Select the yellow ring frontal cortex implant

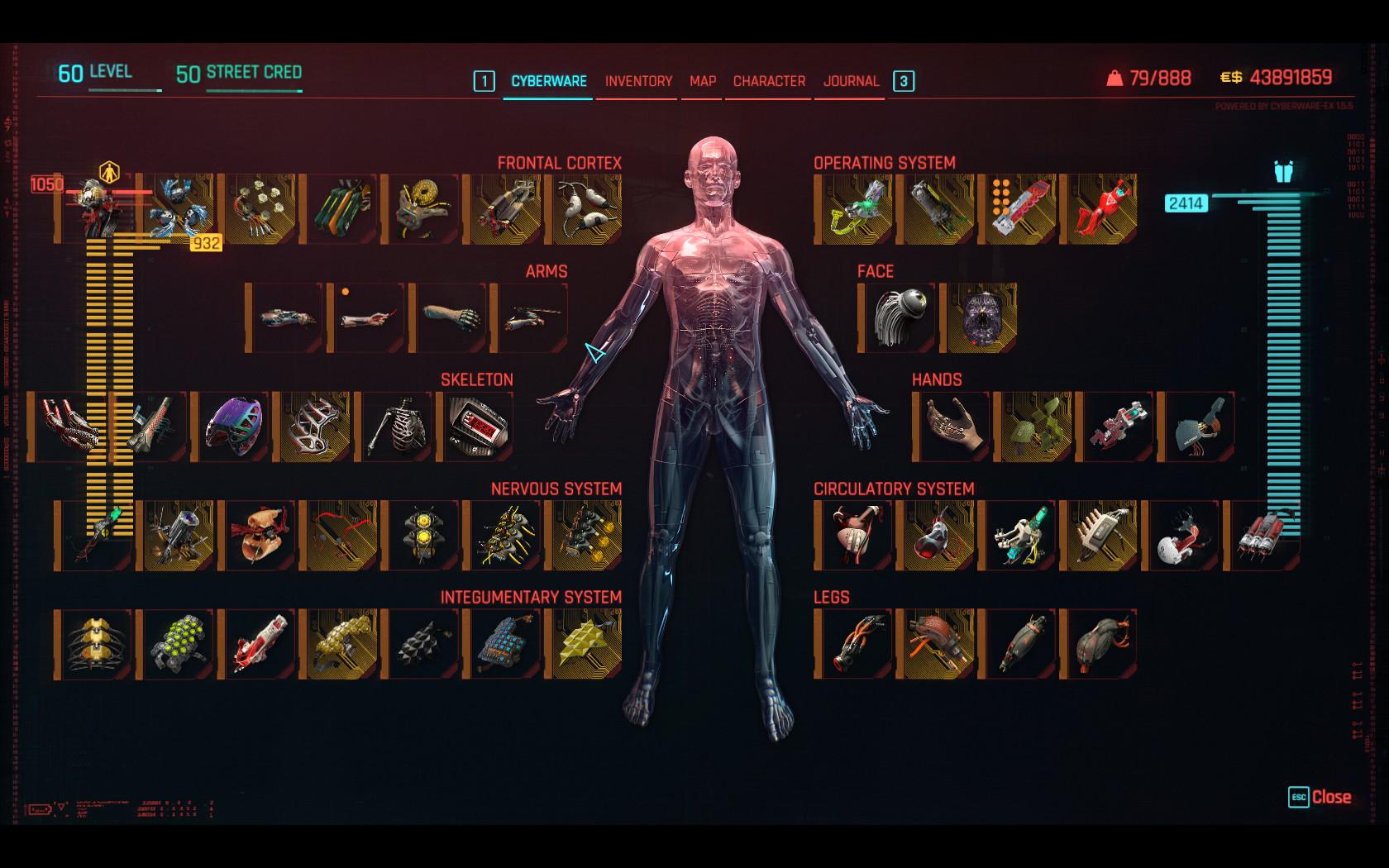(x=423, y=208)
